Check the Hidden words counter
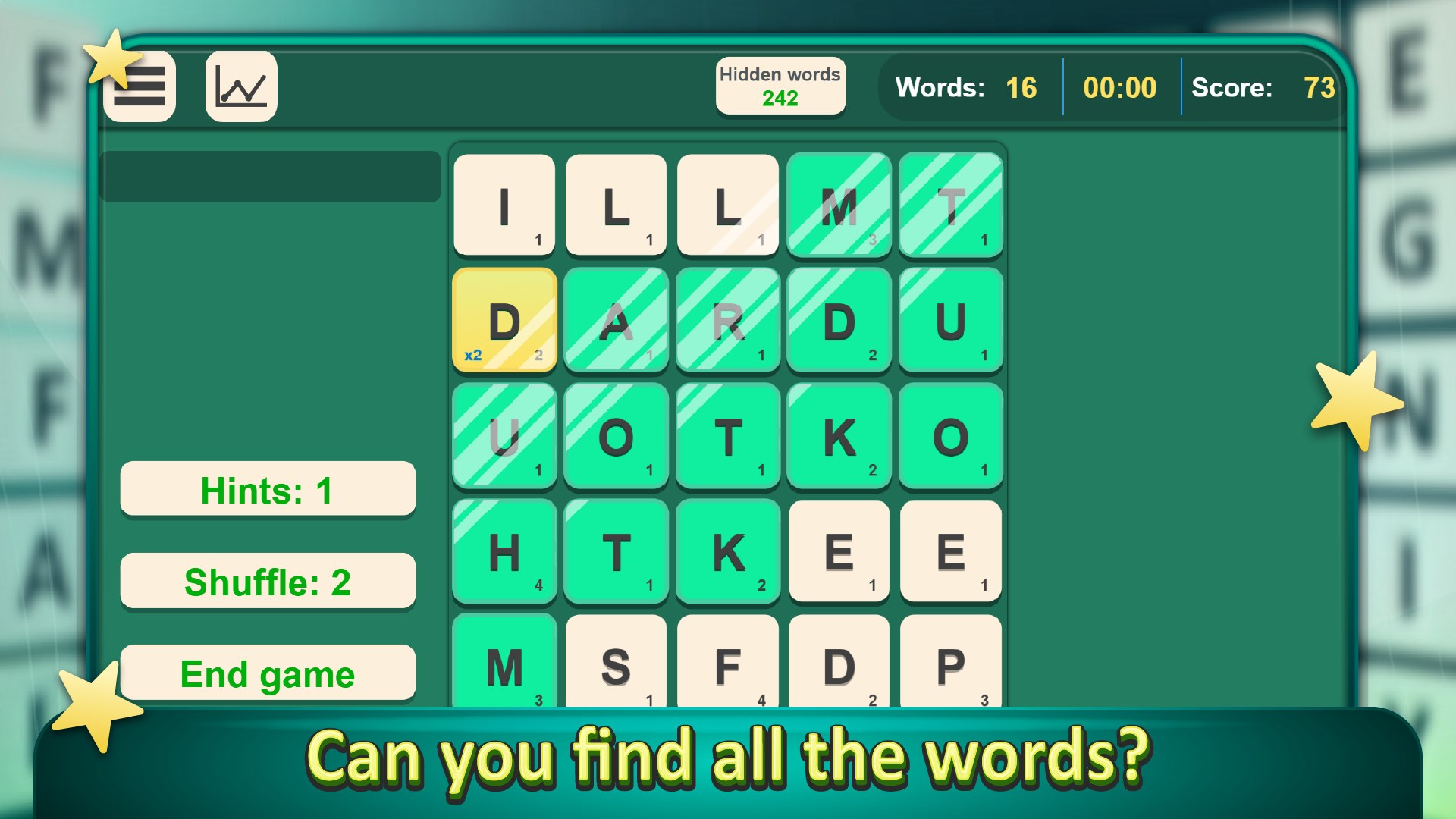 780,85
